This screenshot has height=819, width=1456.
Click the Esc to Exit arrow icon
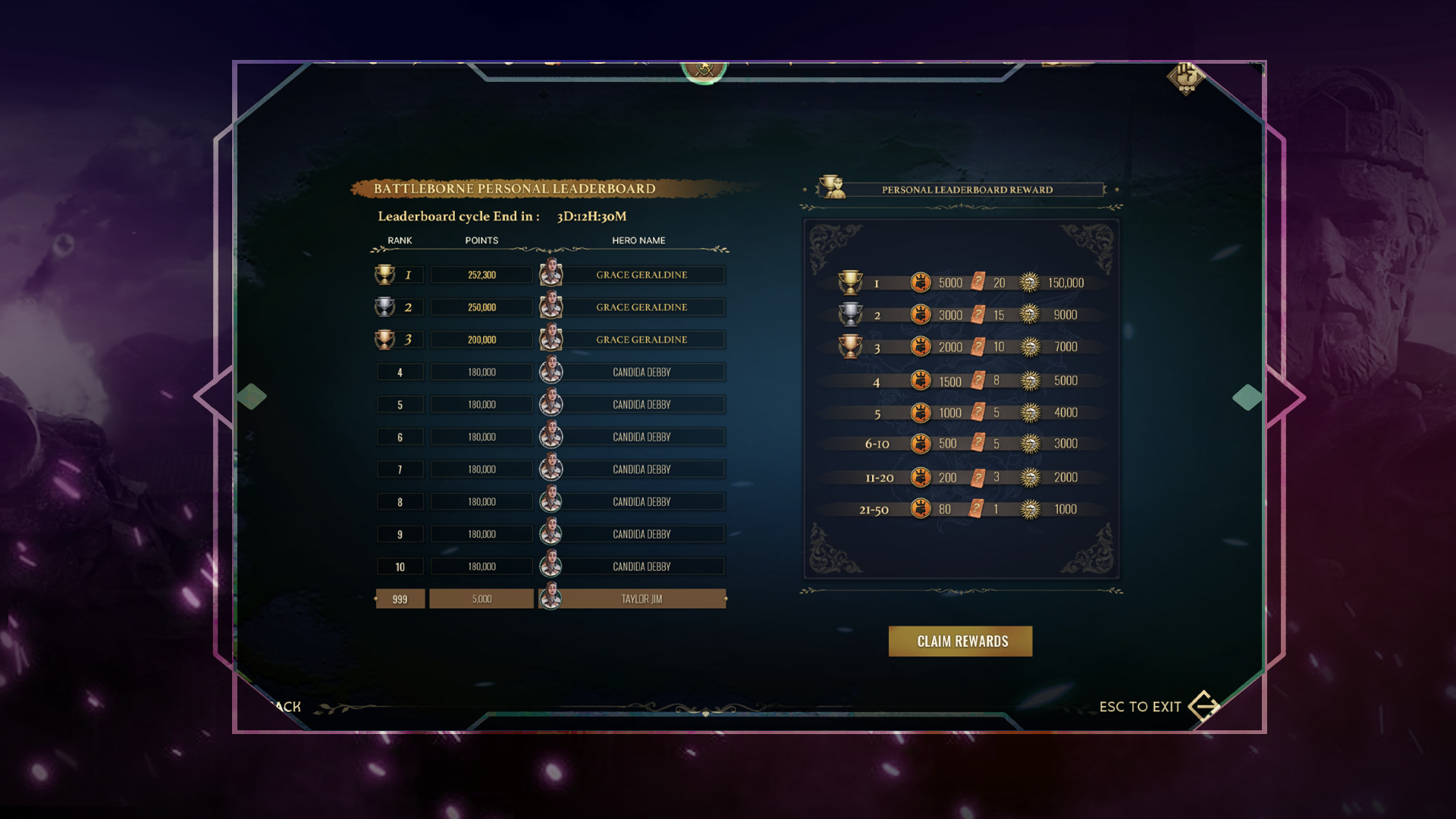tap(1203, 706)
